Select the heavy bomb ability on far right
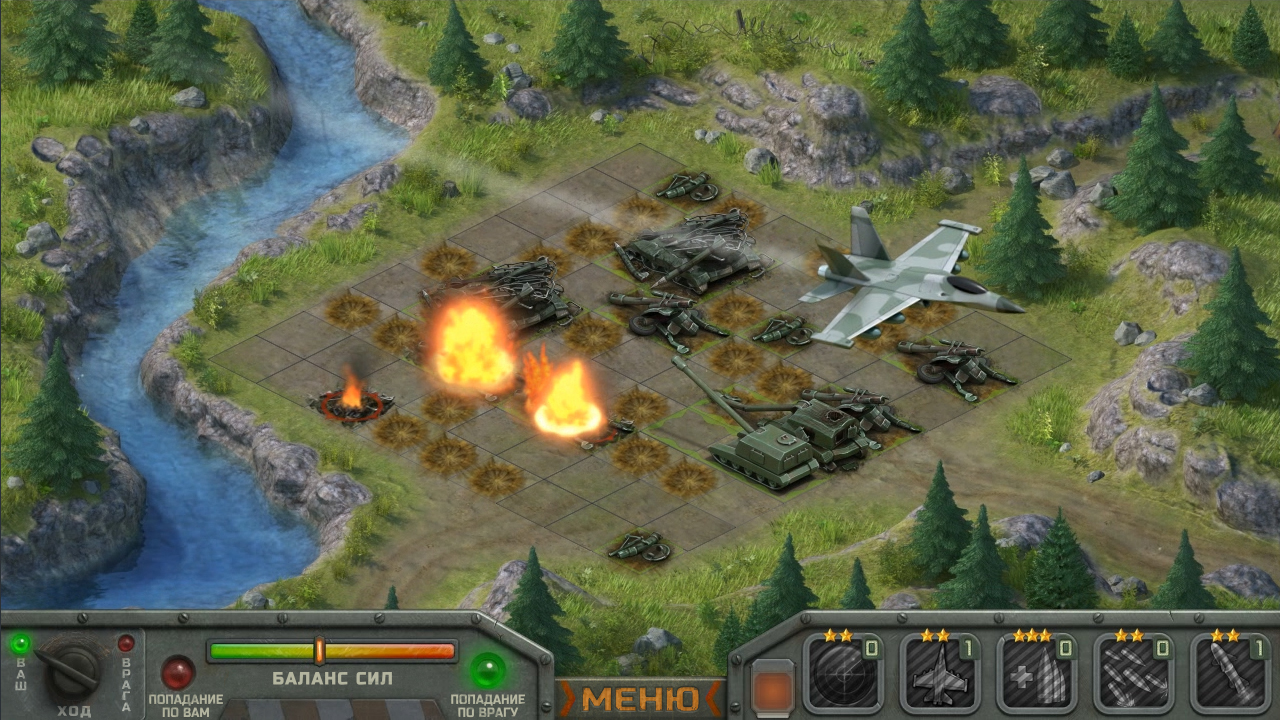Viewport: 1280px width, 720px height. click(x=1230, y=675)
